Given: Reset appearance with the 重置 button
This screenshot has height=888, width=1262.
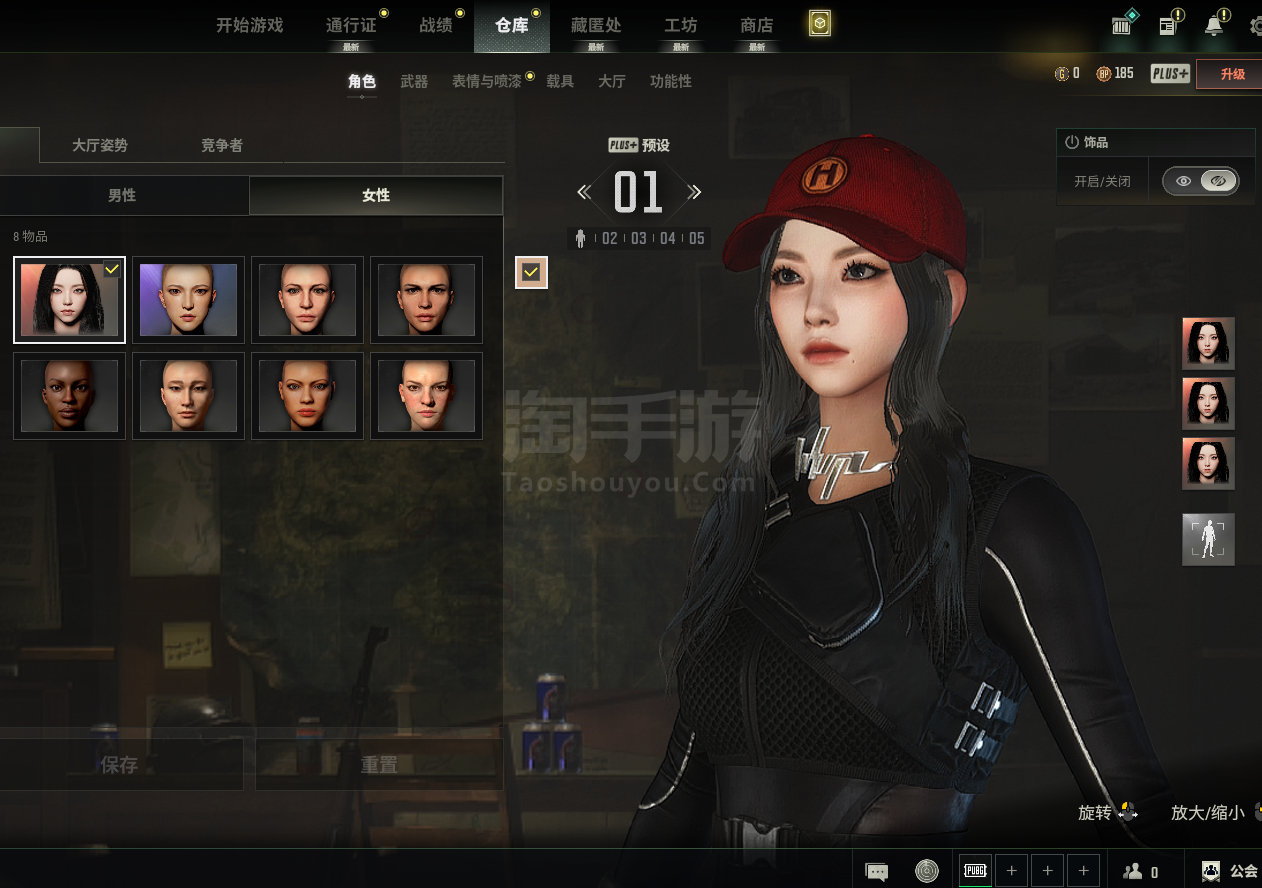Looking at the screenshot, I should pyautogui.click(x=379, y=765).
